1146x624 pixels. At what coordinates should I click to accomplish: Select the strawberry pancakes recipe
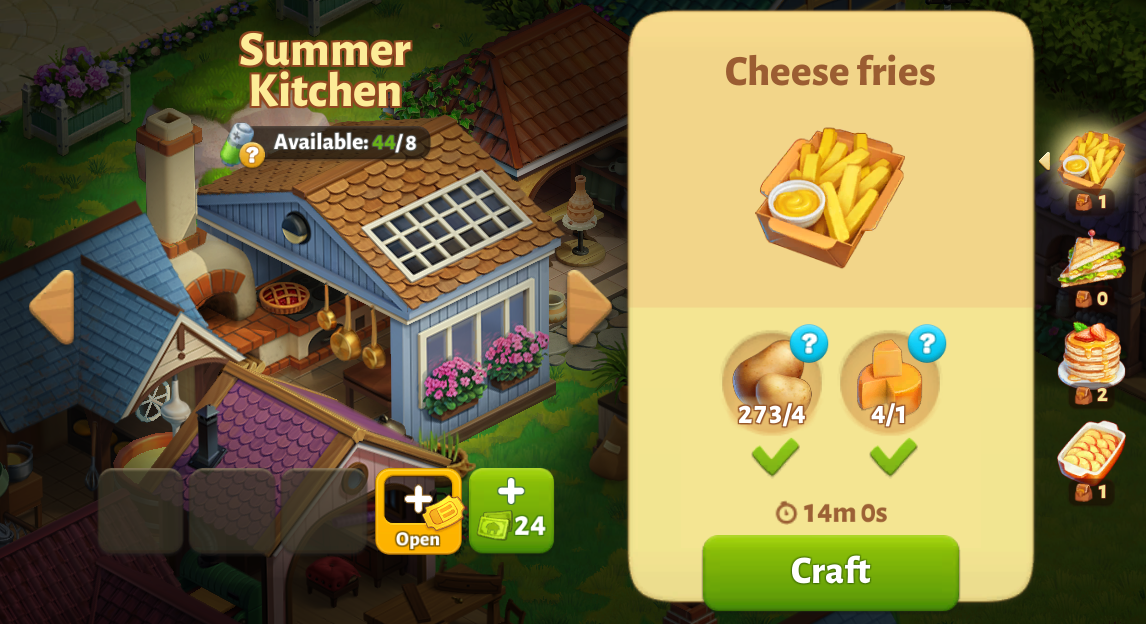1091,354
